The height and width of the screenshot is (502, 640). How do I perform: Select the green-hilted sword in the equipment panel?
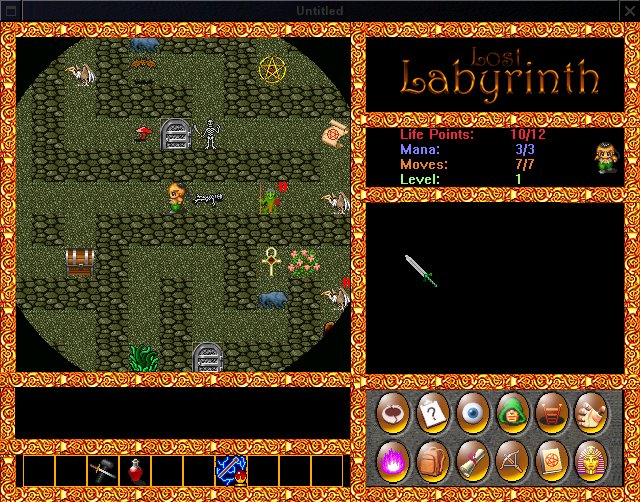(421, 270)
